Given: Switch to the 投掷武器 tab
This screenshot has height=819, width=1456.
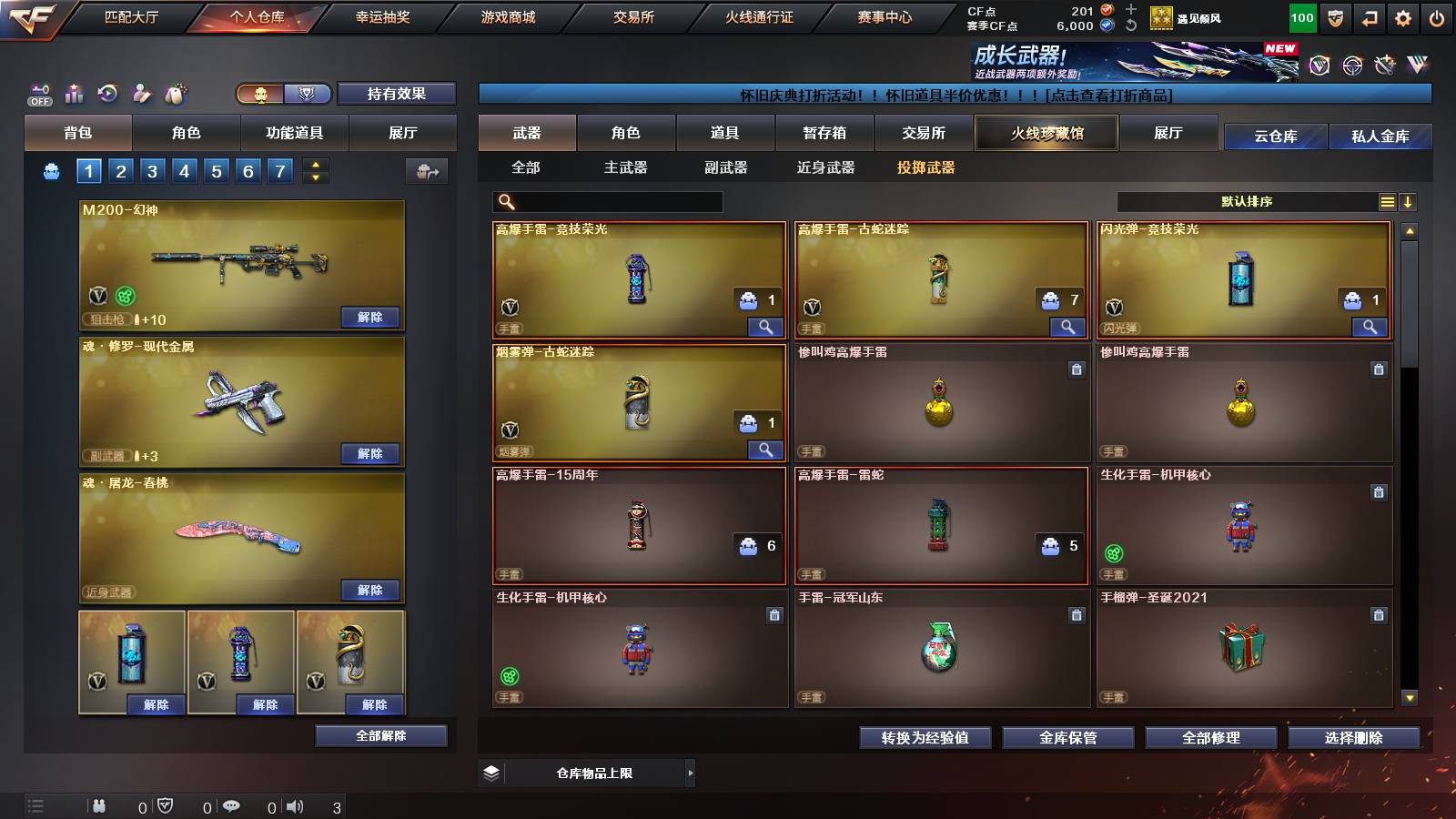Looking at the screenshot, I should point(926,167).
